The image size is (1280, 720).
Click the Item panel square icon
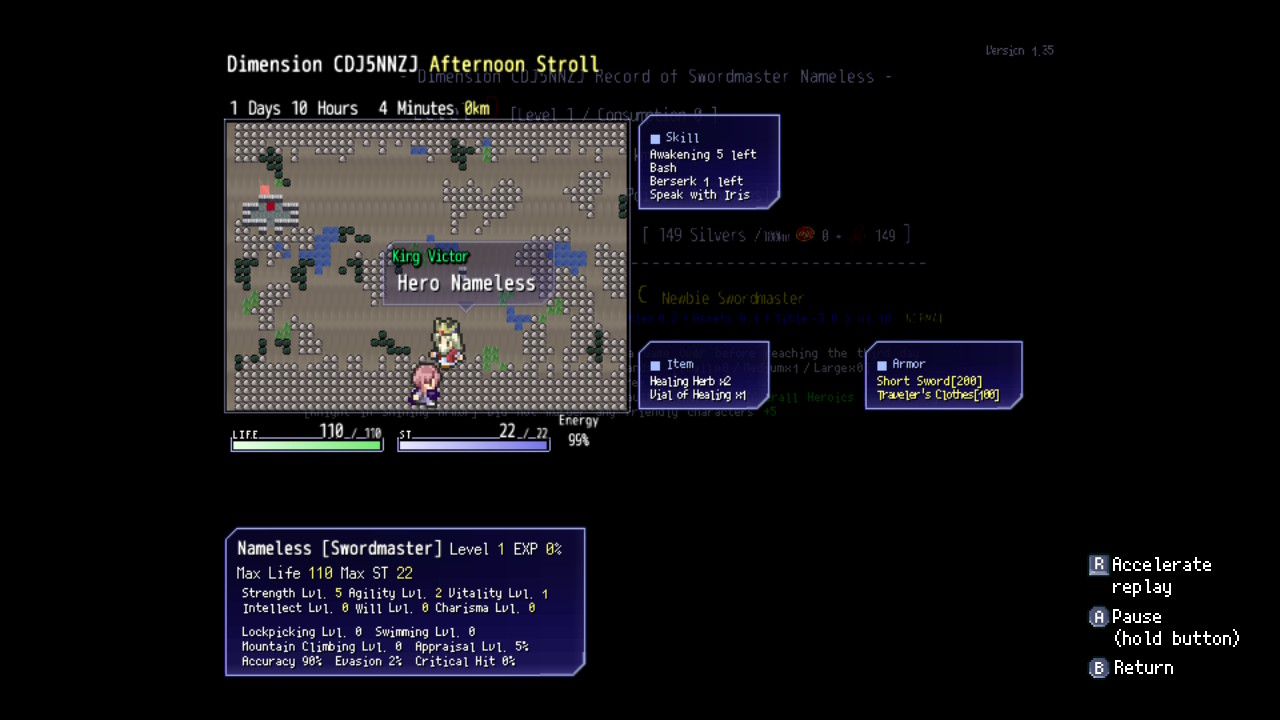pyautogui.click(x=655, y=364)
